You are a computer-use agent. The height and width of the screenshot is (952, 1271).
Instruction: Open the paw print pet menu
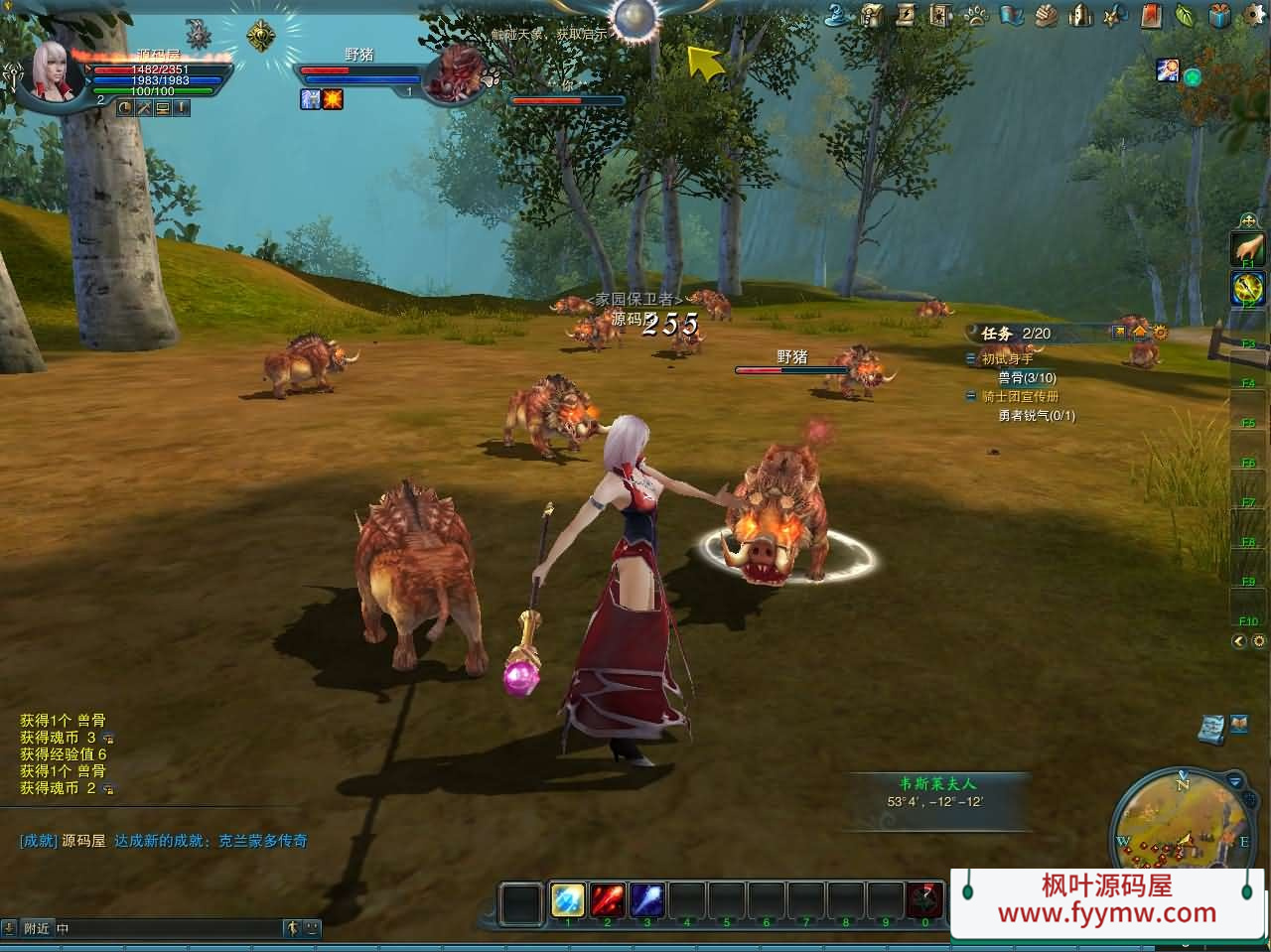(975, 15)
